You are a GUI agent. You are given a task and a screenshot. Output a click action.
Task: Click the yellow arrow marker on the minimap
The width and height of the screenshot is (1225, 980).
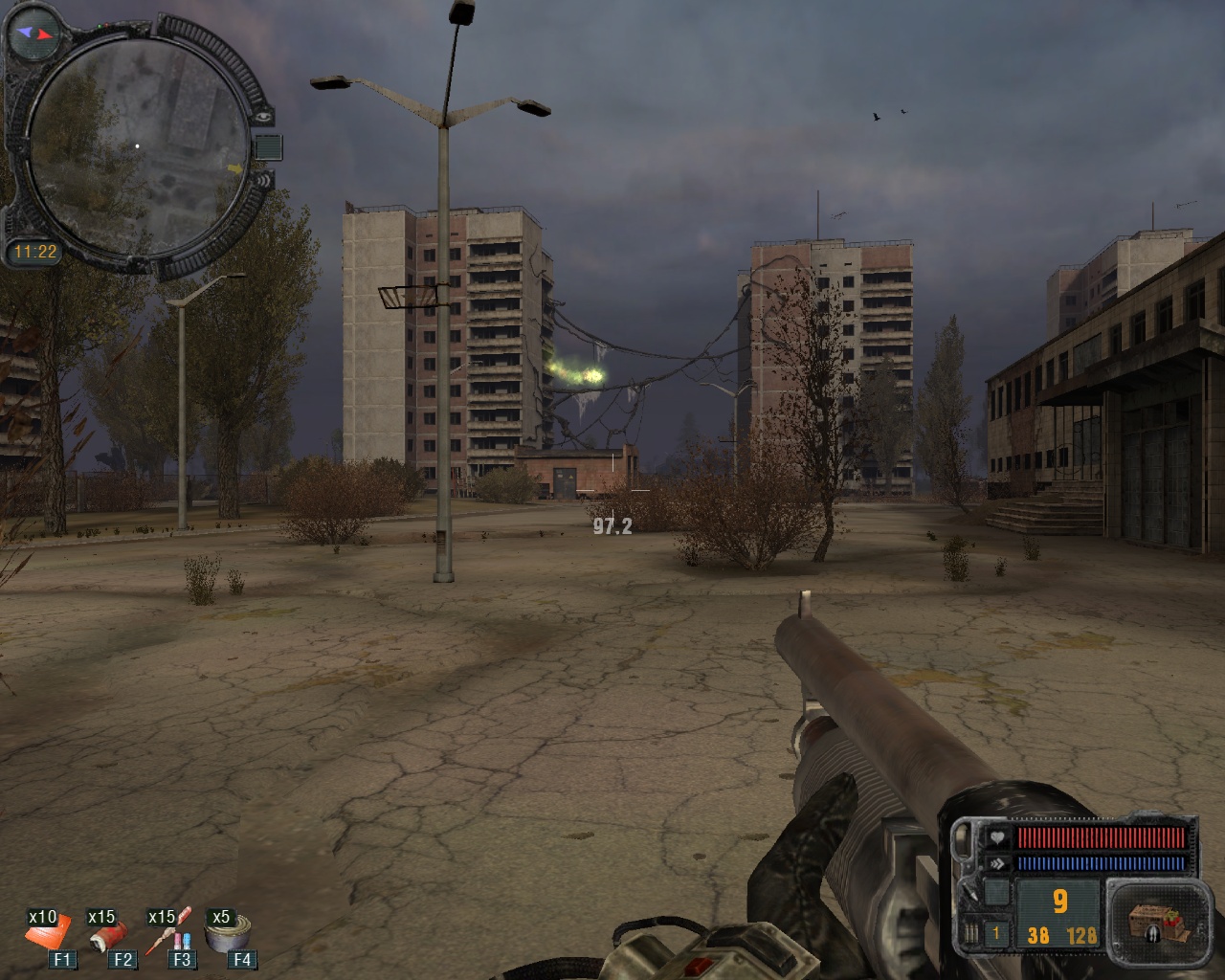pyautogui.click(x=234, y=169)
